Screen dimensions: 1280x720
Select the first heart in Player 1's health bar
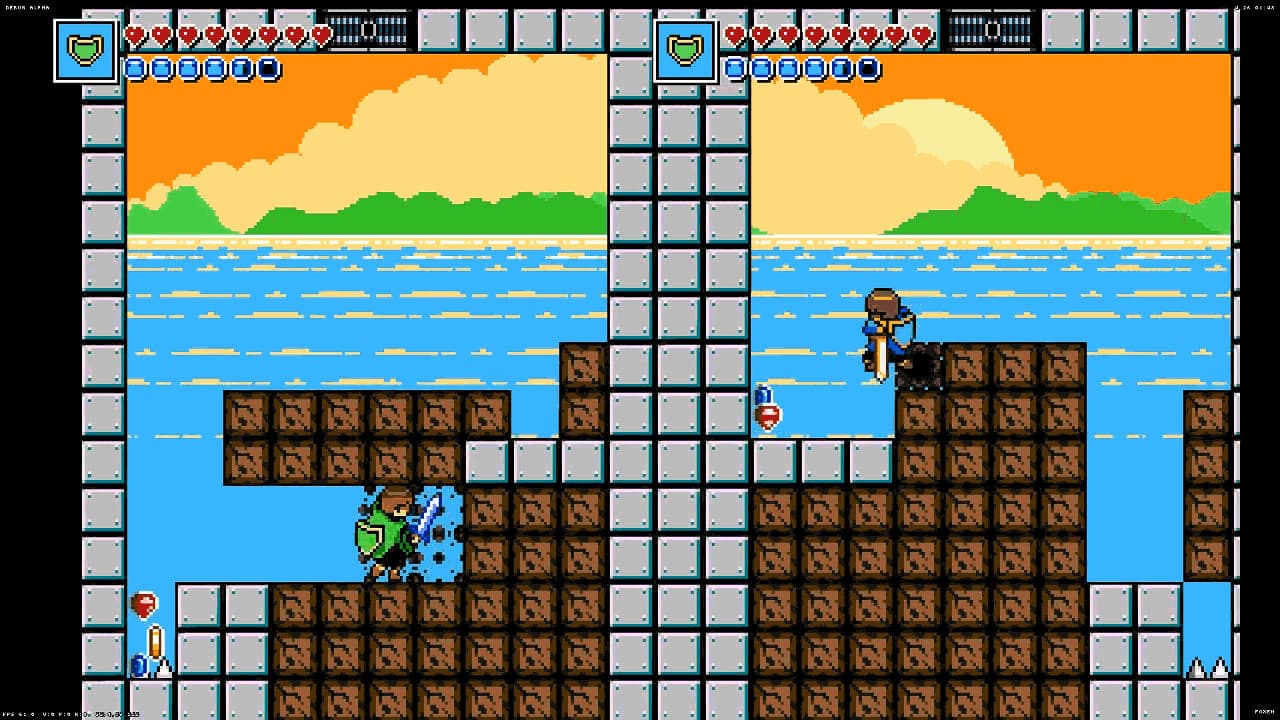click(x=134, y=36)
